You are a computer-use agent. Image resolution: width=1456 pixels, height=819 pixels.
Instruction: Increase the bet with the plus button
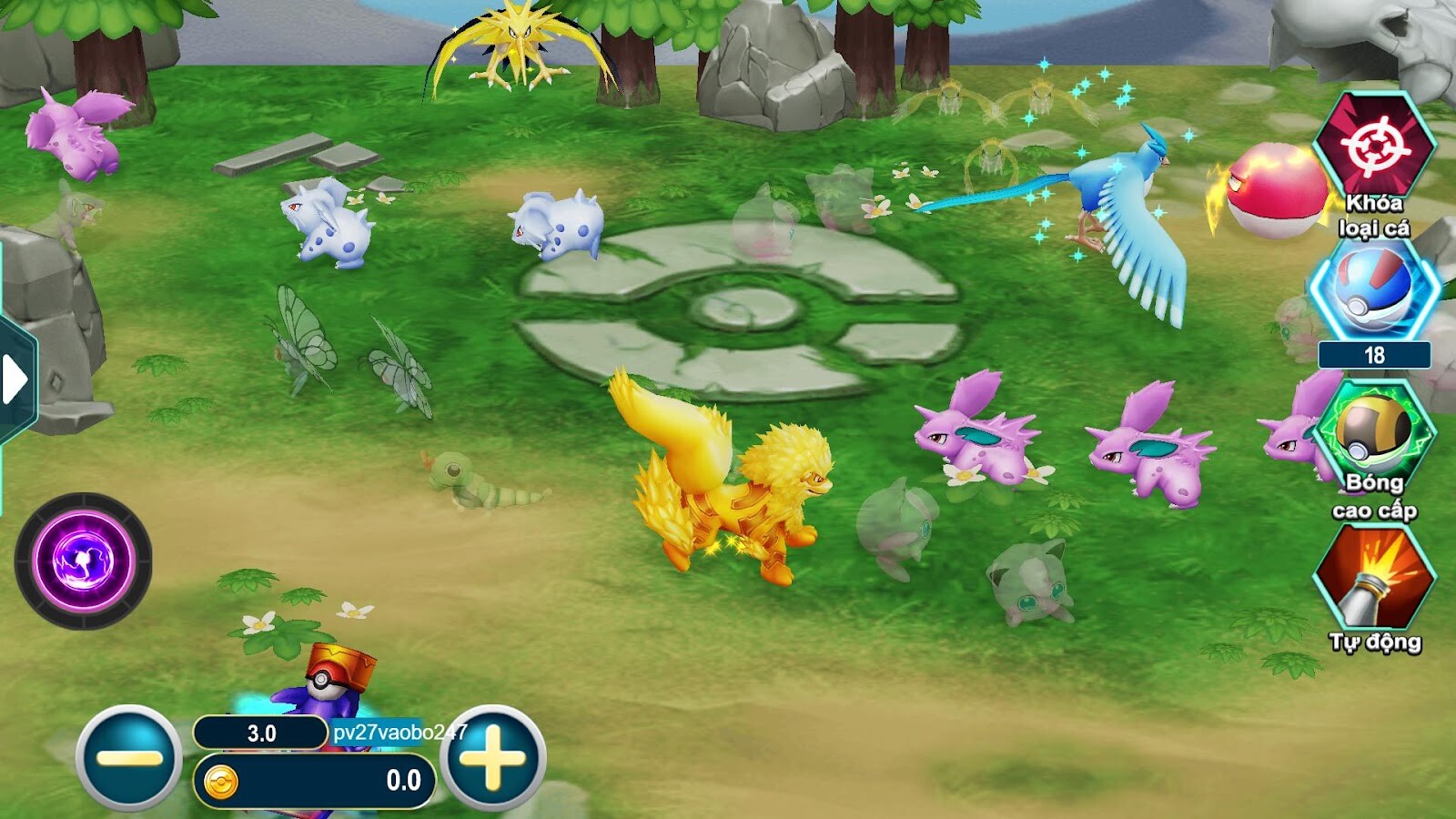click(496, 755)
